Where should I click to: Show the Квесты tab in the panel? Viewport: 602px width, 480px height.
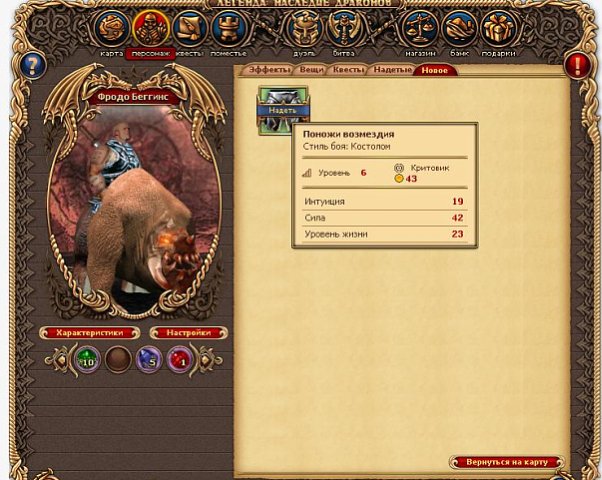[x=349, y=71]
